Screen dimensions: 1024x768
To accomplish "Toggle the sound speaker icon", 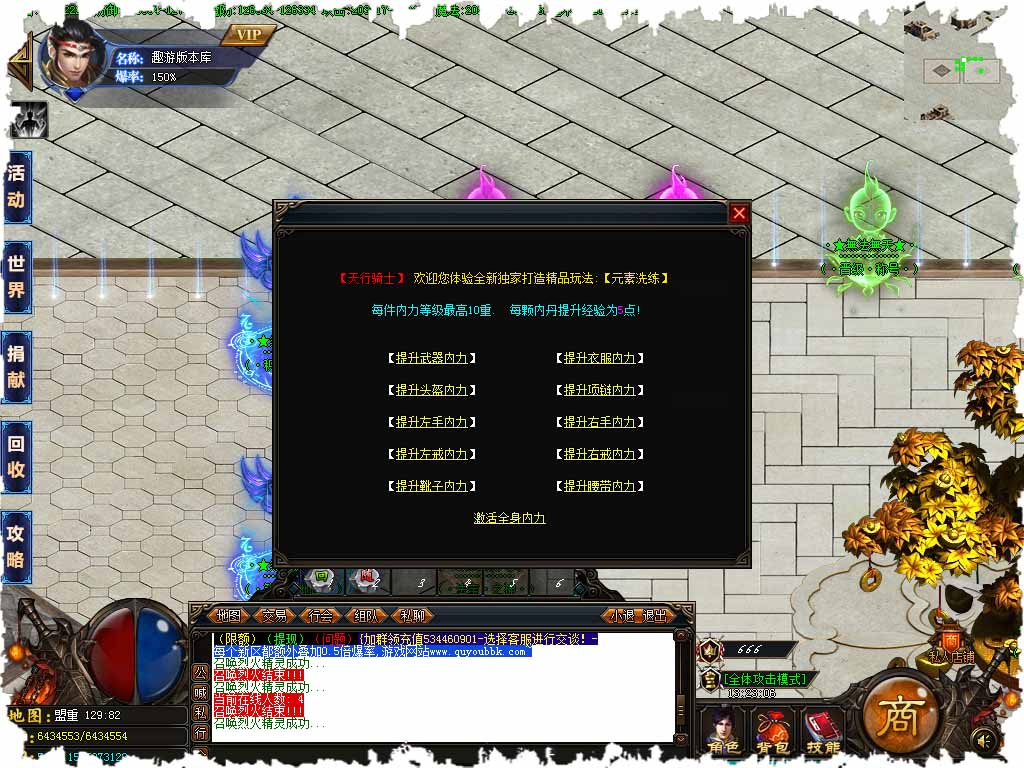I will tap(984, 740).
